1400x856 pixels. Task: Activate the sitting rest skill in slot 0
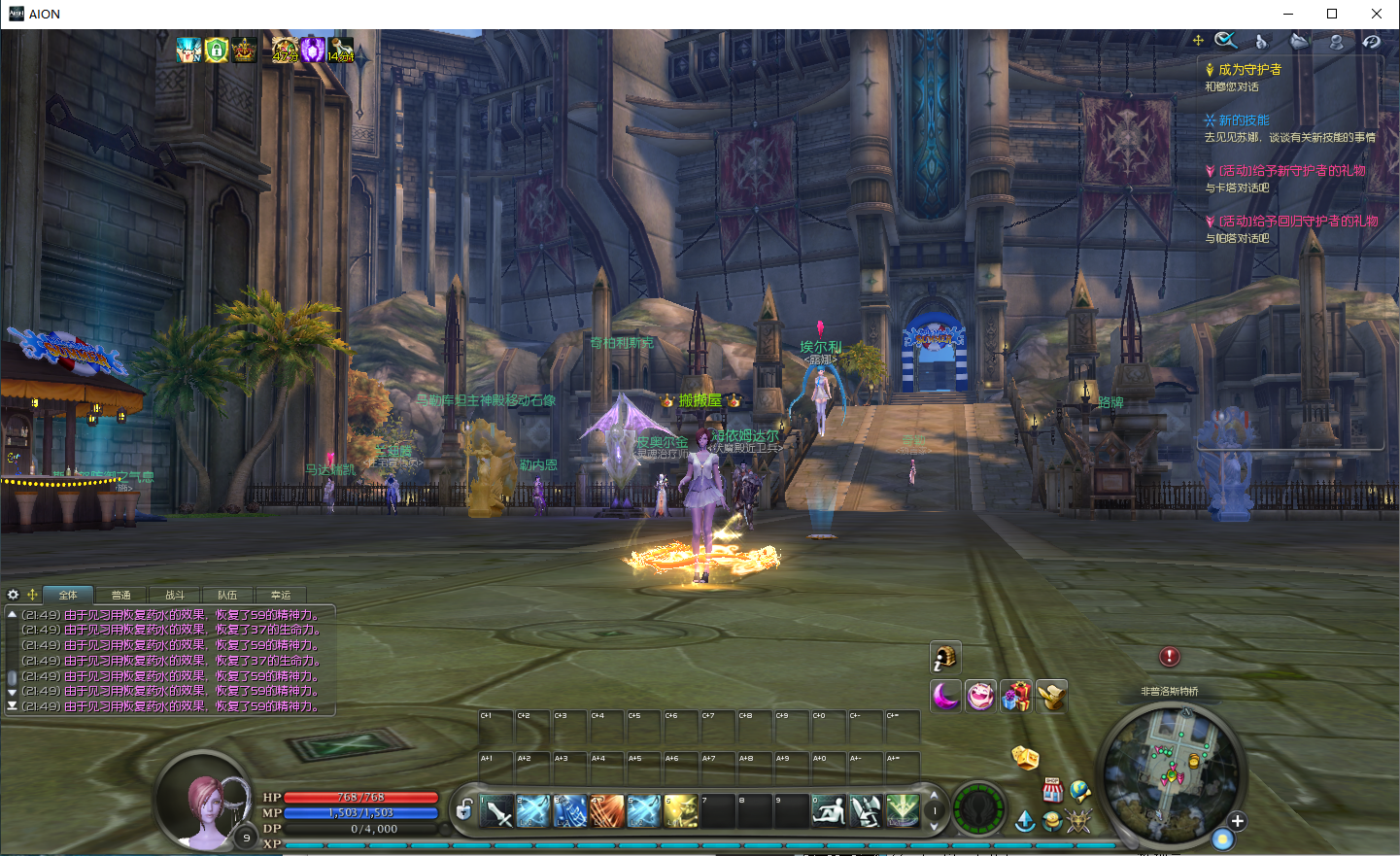[x=829, y=811]
